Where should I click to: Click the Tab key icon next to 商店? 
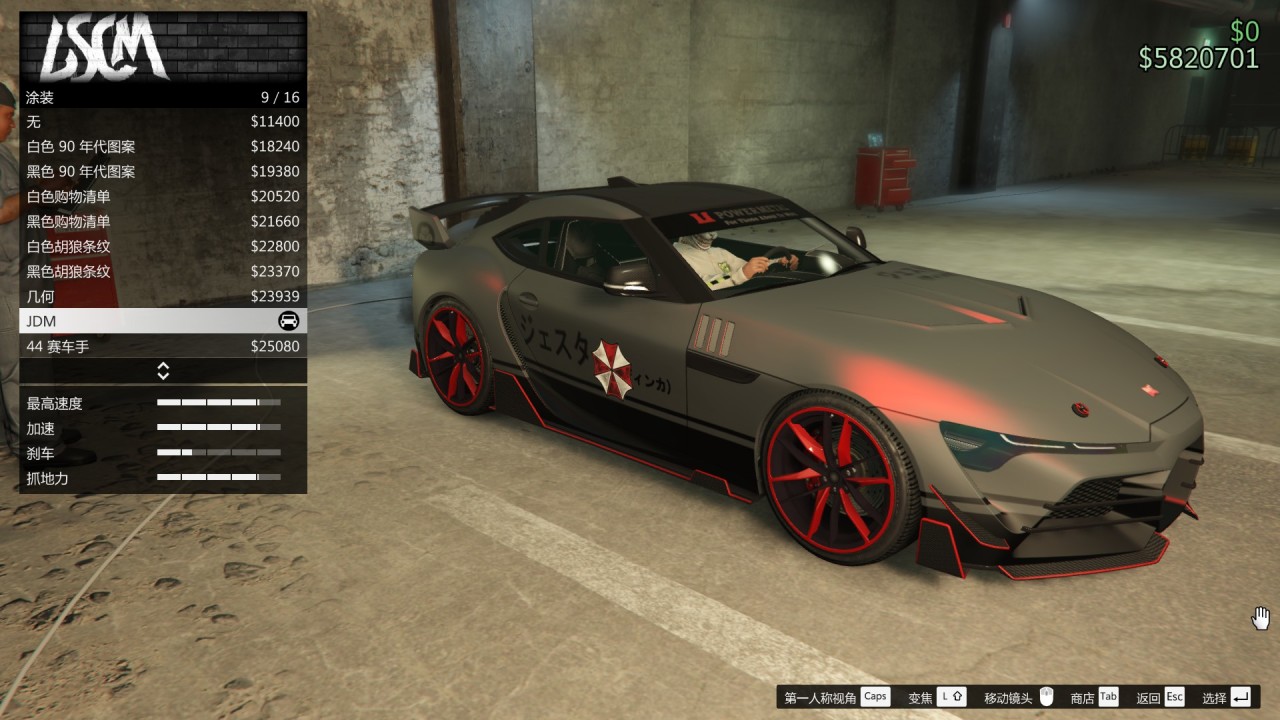point(1106,696)
